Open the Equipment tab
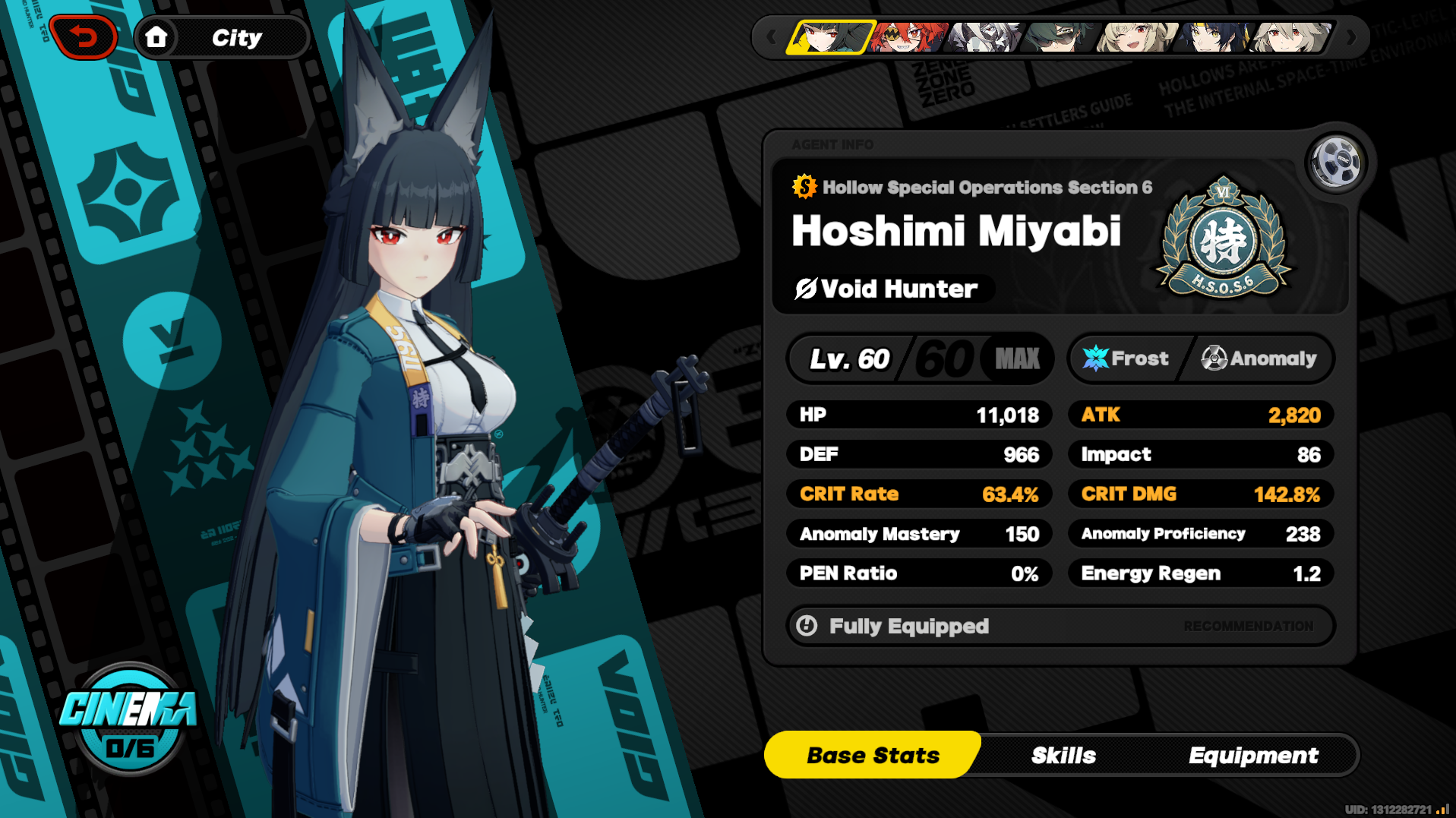This screenshot has height=818, width=1456. [x=1253, y=754]
